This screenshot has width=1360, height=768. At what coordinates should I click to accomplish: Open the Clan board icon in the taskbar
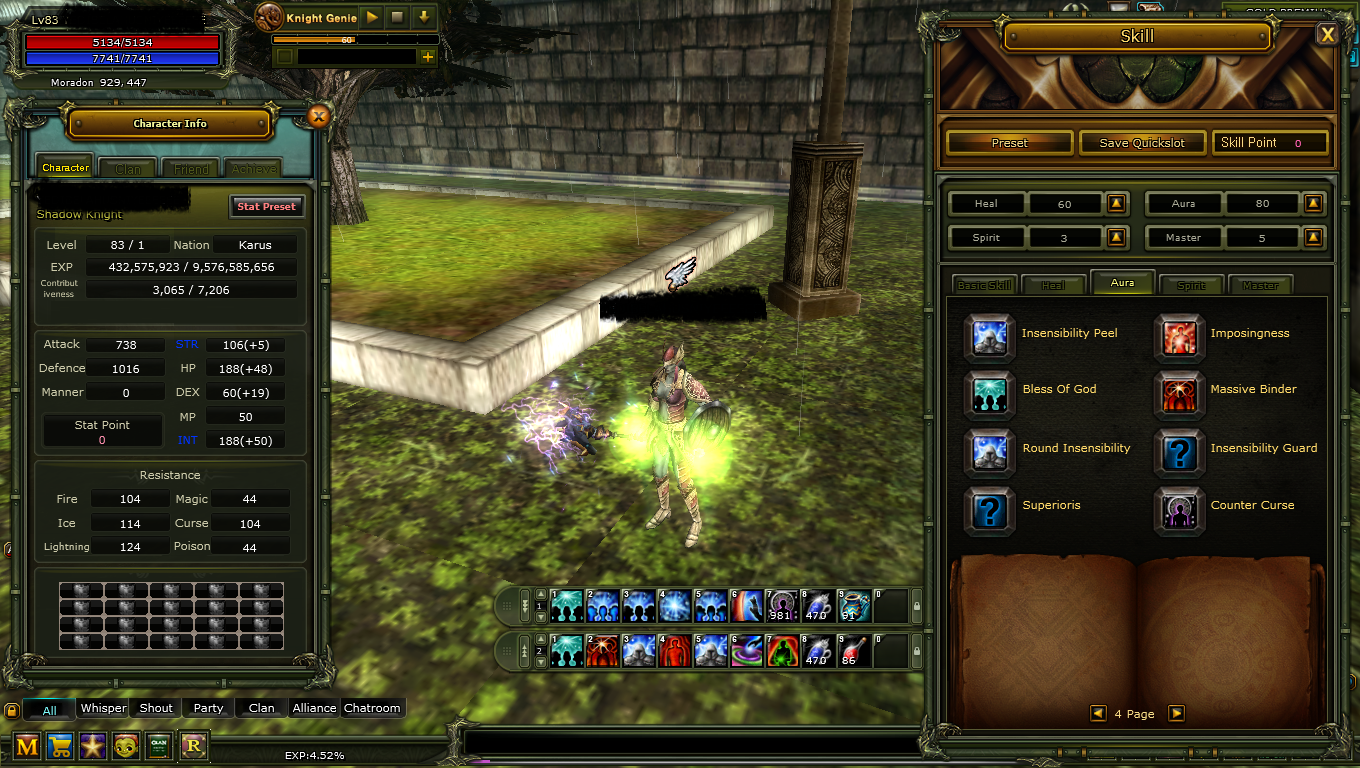(159, 745)
